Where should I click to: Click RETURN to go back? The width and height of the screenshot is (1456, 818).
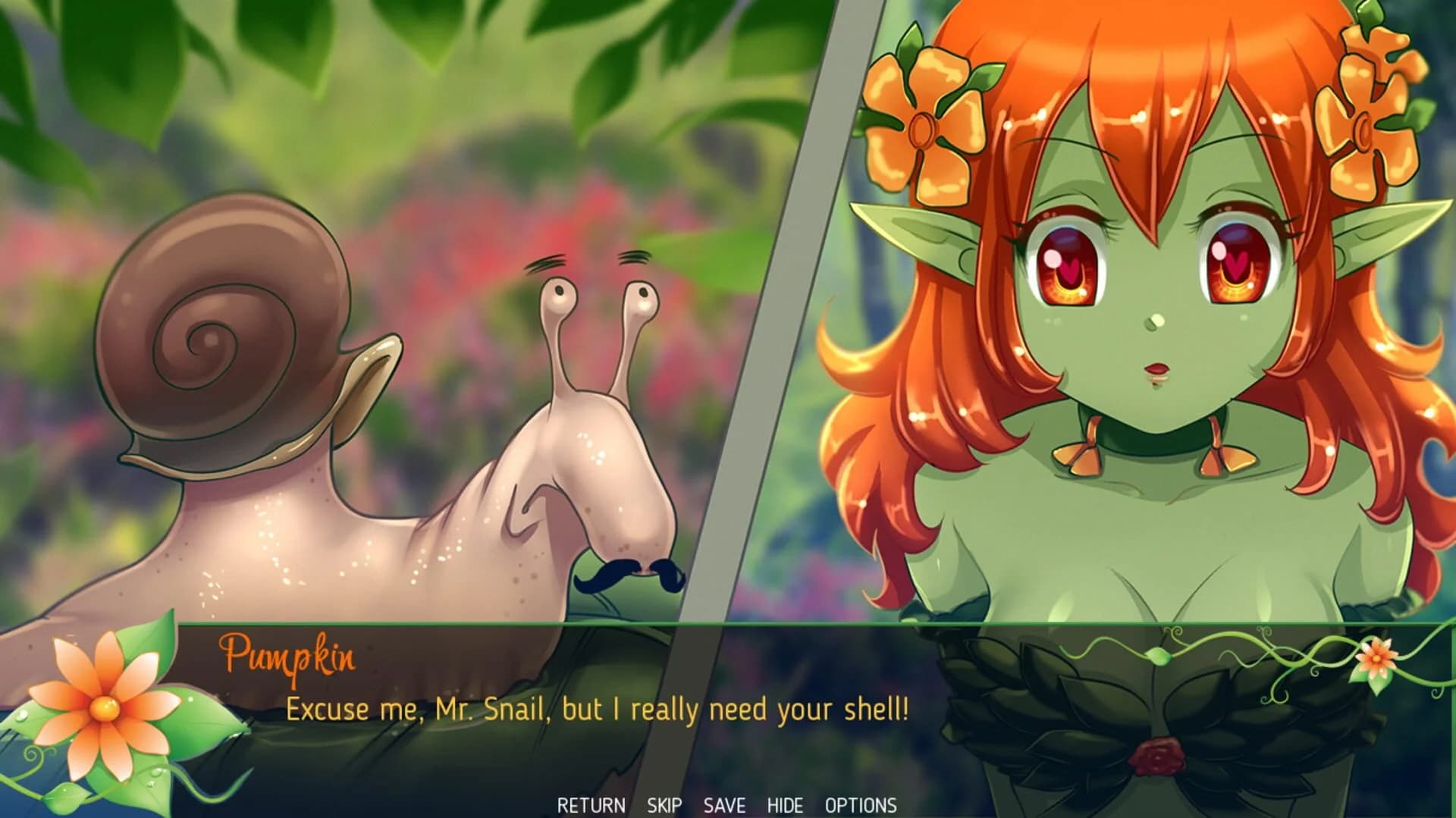tap(591, 806)
